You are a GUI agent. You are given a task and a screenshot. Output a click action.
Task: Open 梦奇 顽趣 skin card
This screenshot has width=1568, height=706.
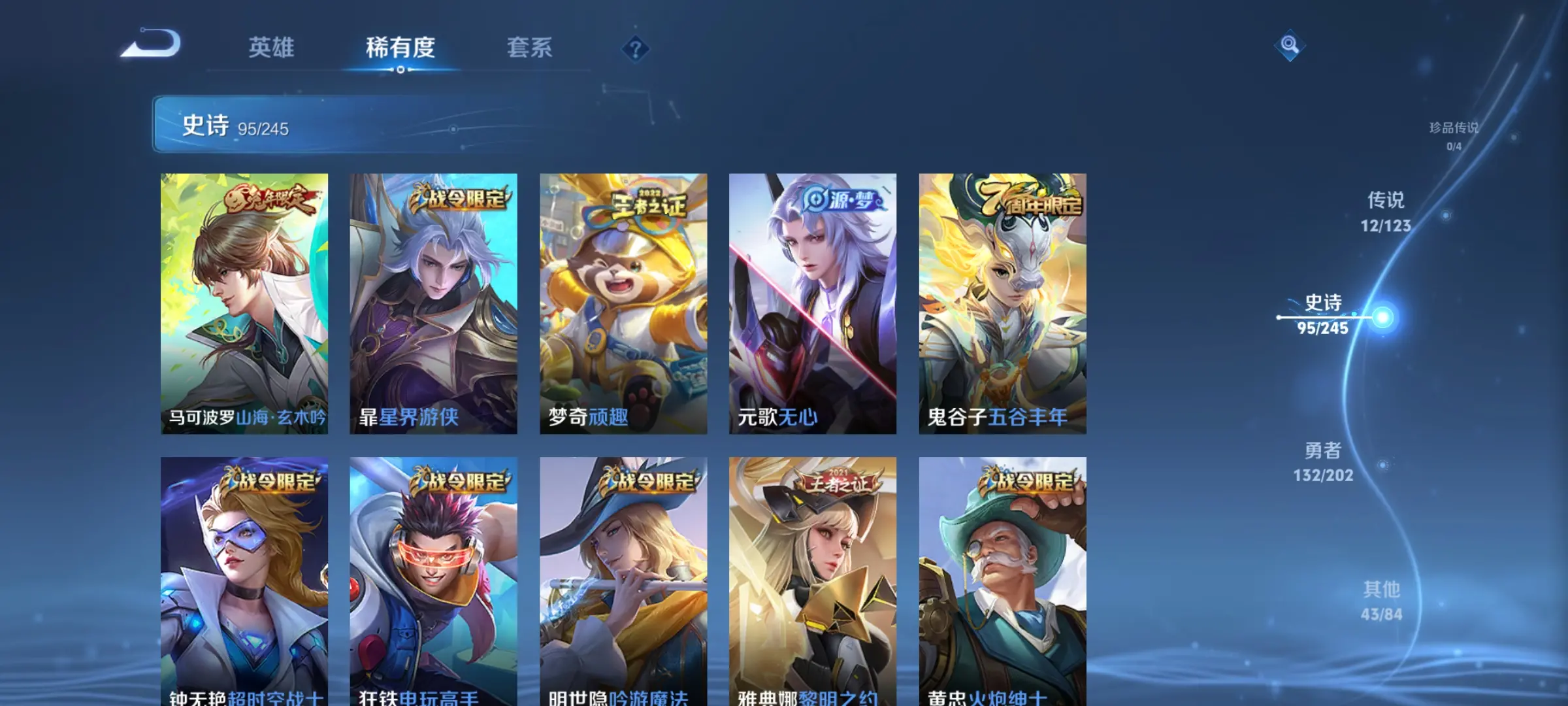pyautogui.click(x=623, y=303)
